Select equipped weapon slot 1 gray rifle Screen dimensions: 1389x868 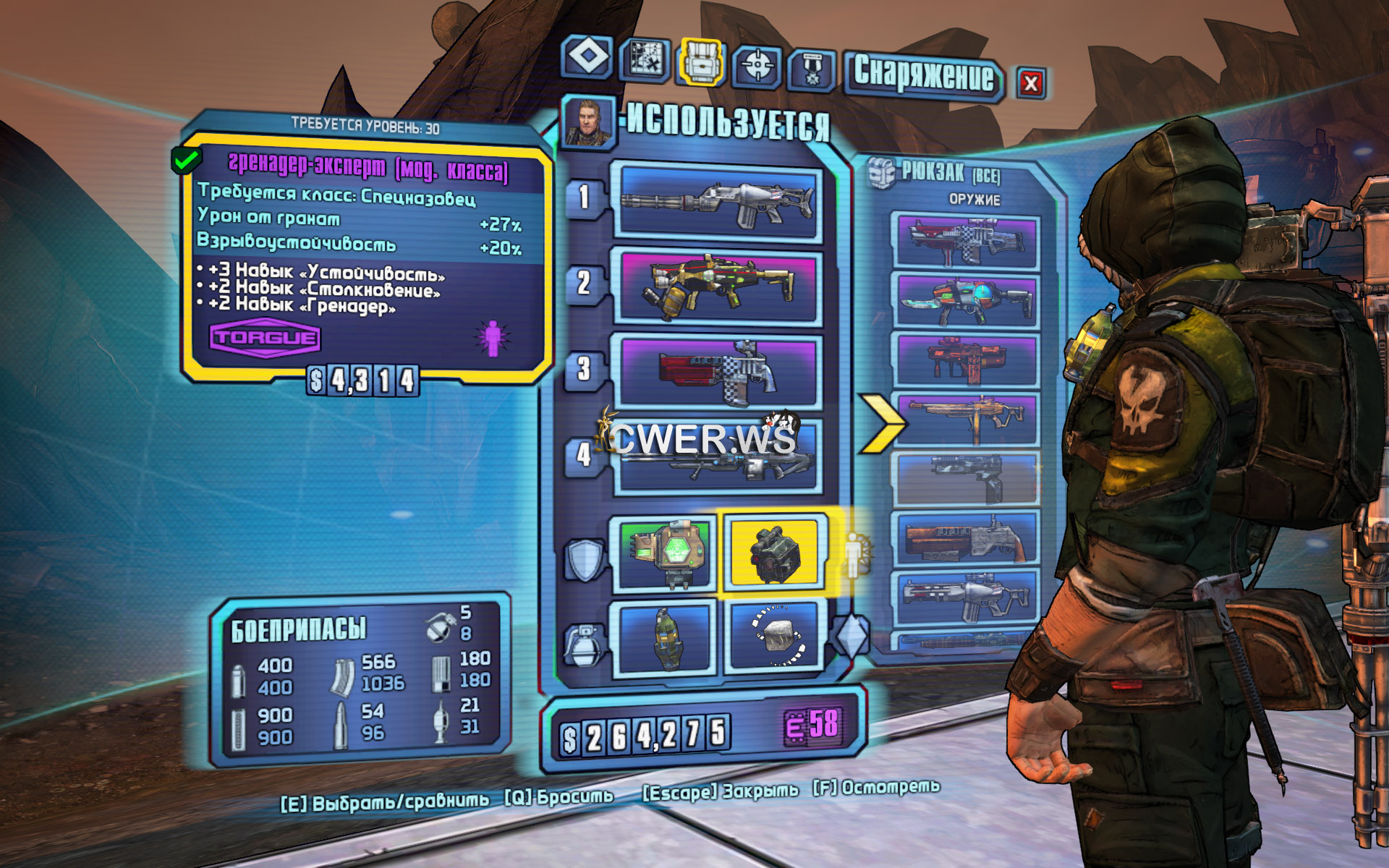pyautogui.click(x=717, y=202)
